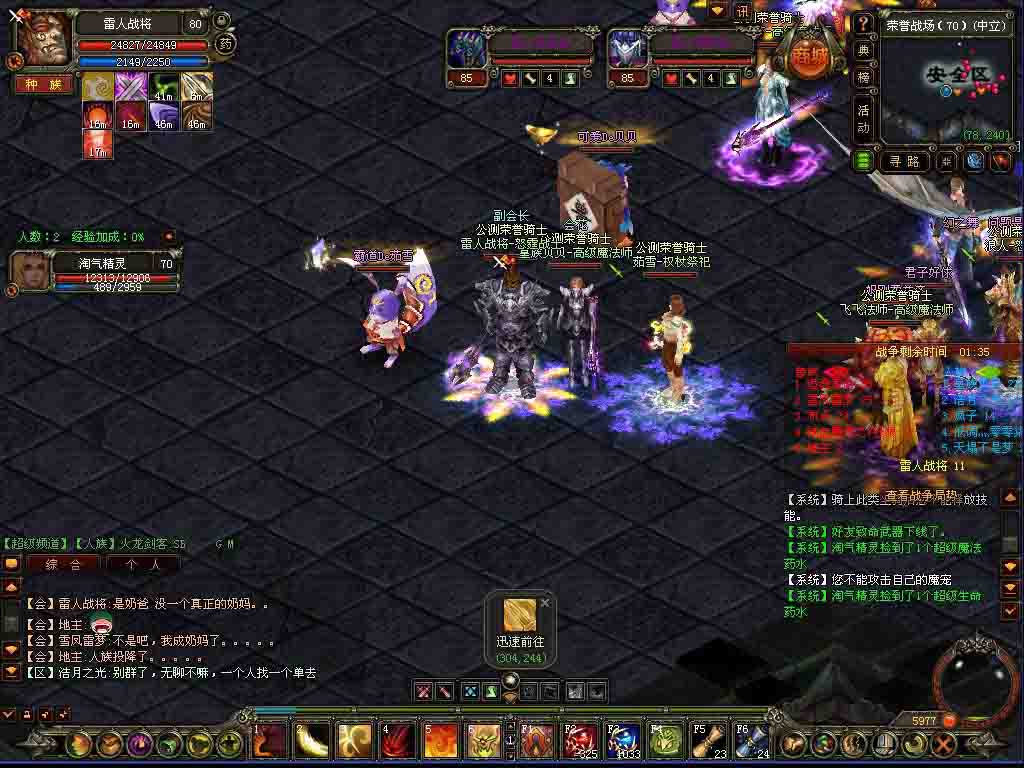Open the 活动 events panel
1024x768 pixels.
pyautogui.click(x=864, y=118)
